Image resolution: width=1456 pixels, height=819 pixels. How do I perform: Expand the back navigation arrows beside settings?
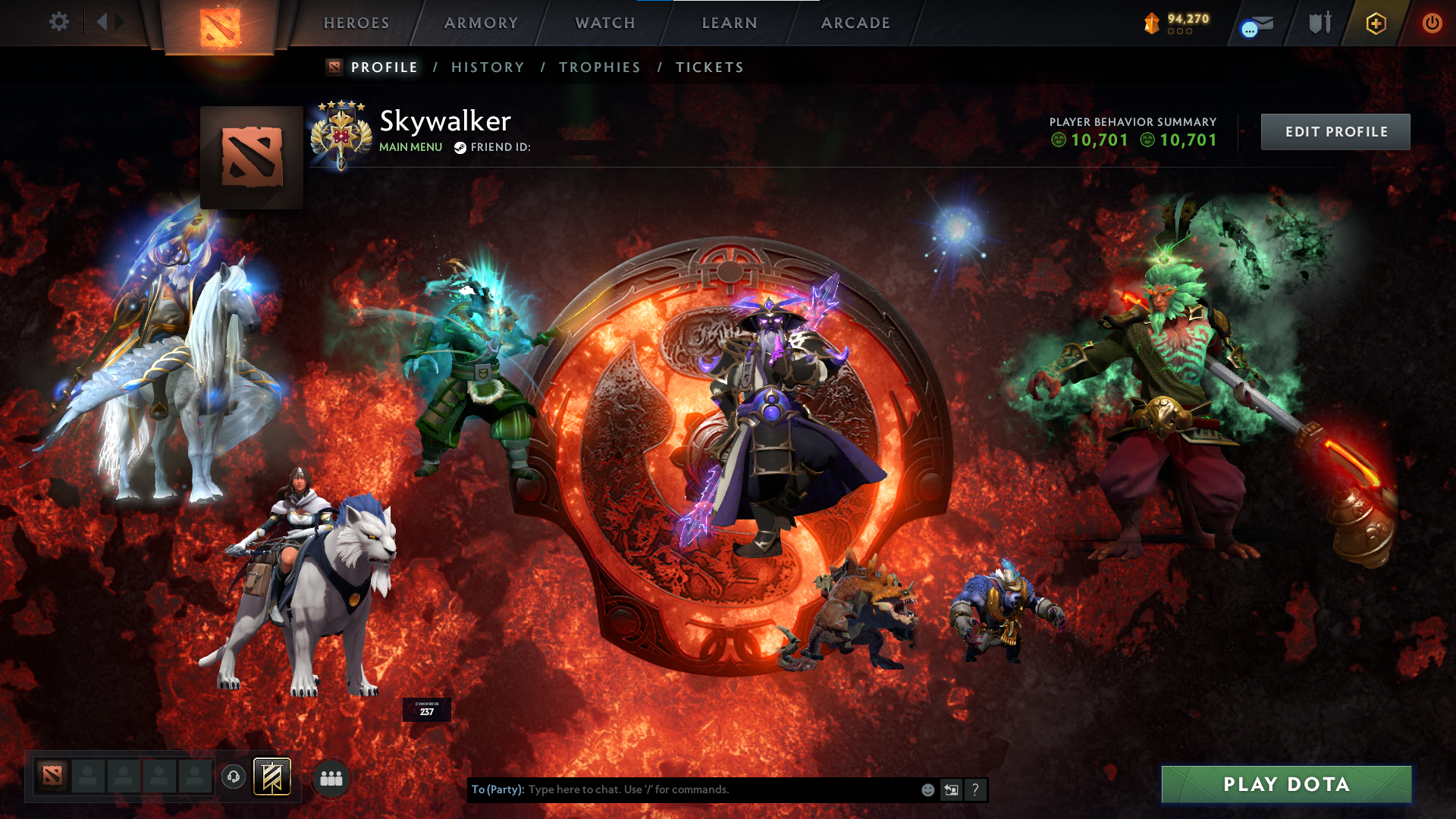tap(108, 22)
